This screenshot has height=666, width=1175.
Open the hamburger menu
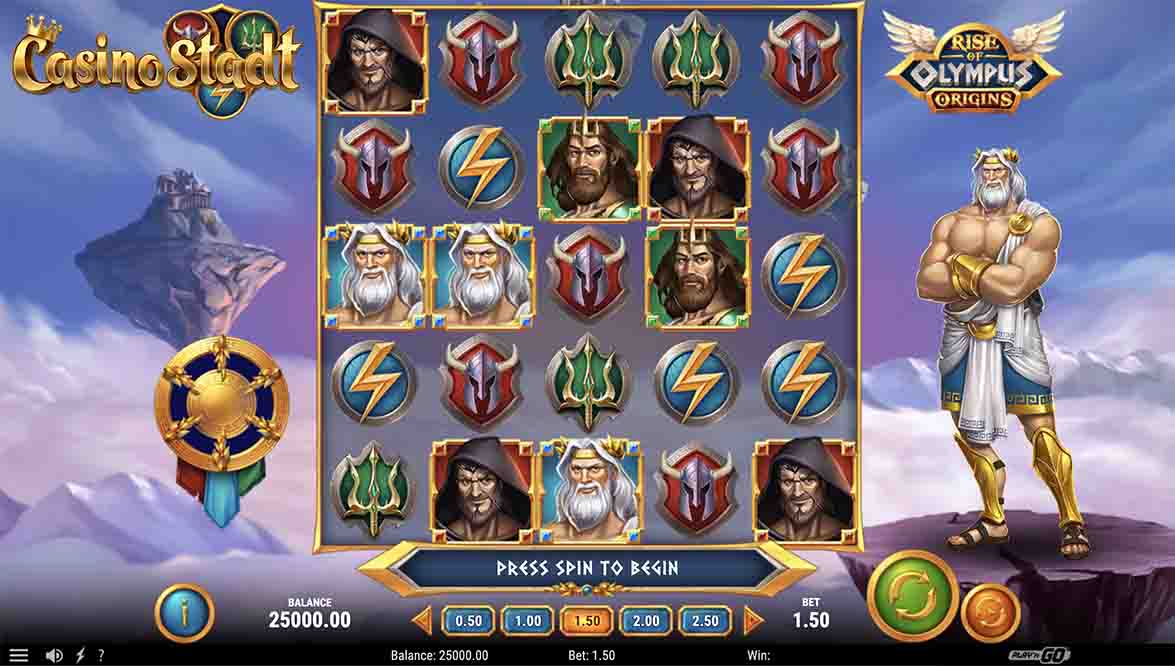coord(19,656)
